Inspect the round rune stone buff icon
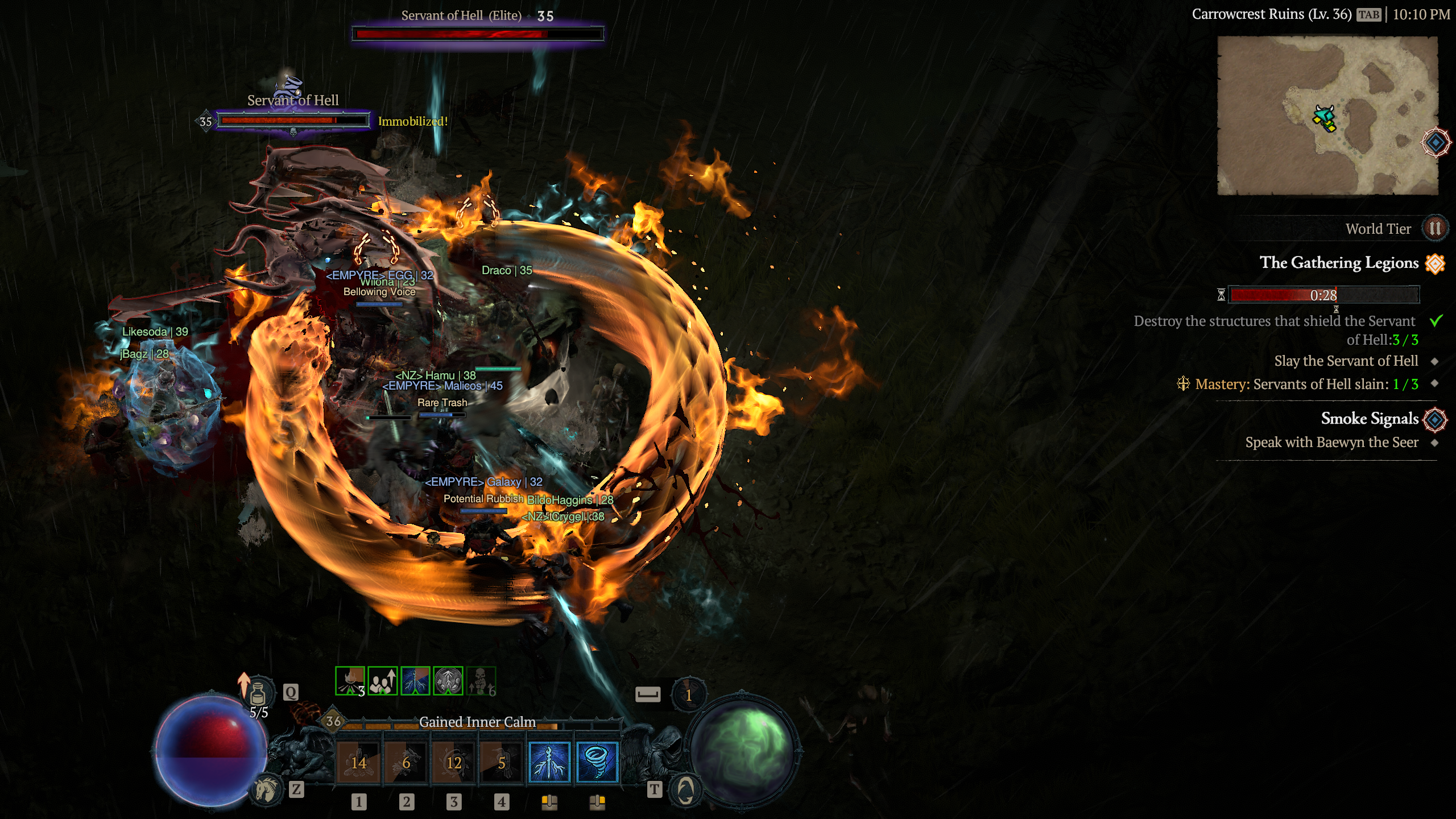The width and height of the screenshot is (1456, 819). click(x=448, y=681)
